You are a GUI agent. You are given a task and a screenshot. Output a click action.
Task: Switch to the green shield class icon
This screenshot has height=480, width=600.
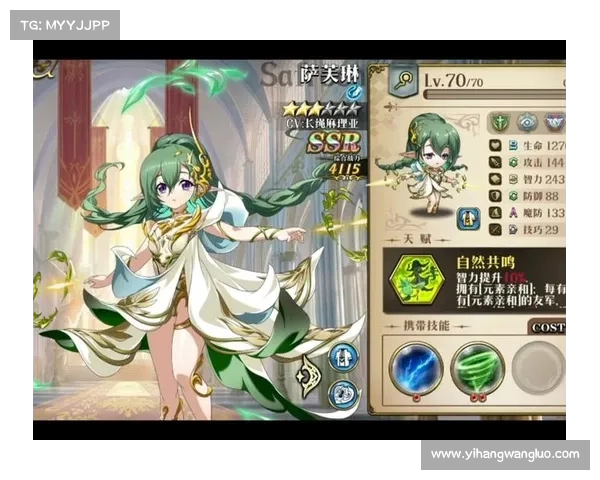coord(500,122)
